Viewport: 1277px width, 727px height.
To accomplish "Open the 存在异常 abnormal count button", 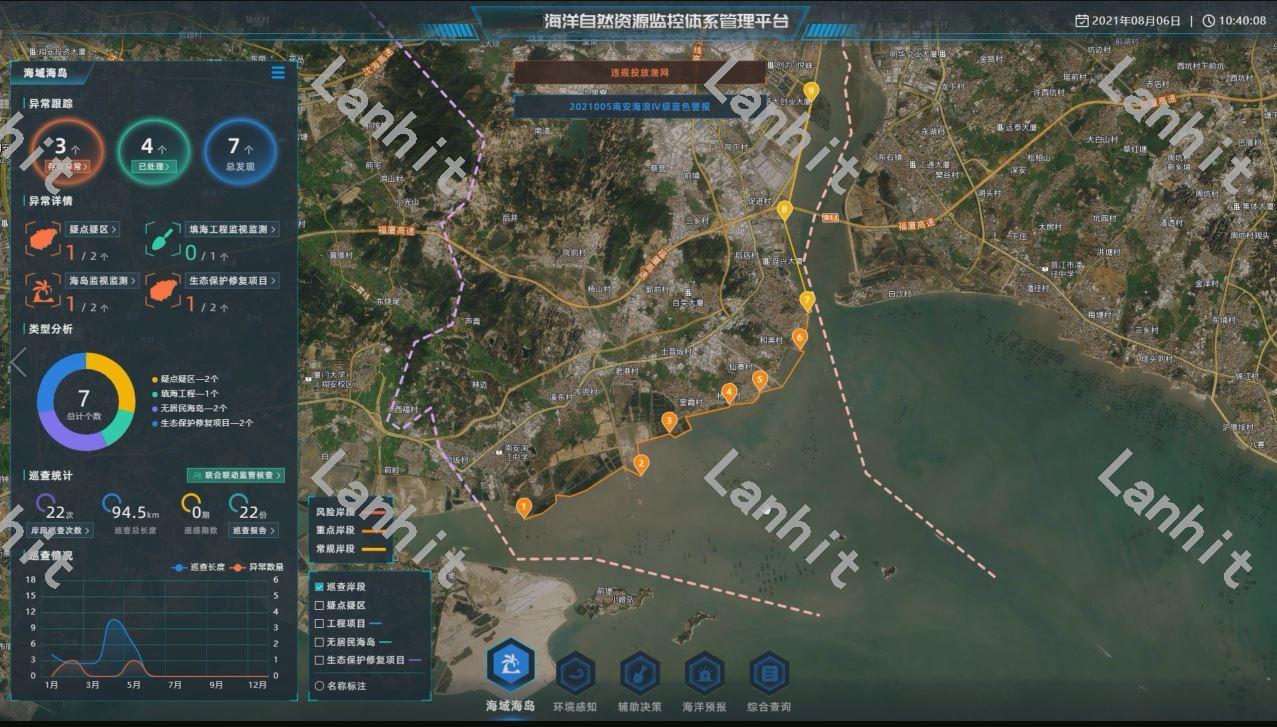I will [x=67, y=167].
